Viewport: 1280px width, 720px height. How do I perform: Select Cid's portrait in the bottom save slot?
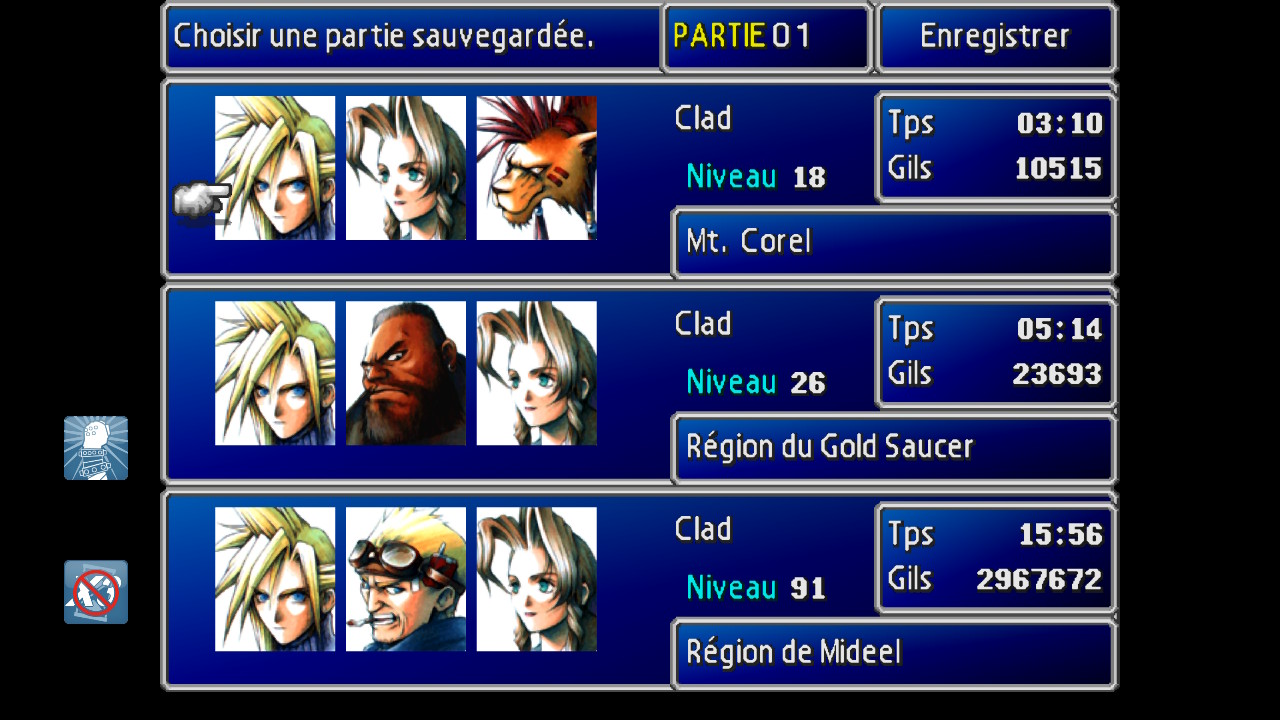click(x=405, y=577)
